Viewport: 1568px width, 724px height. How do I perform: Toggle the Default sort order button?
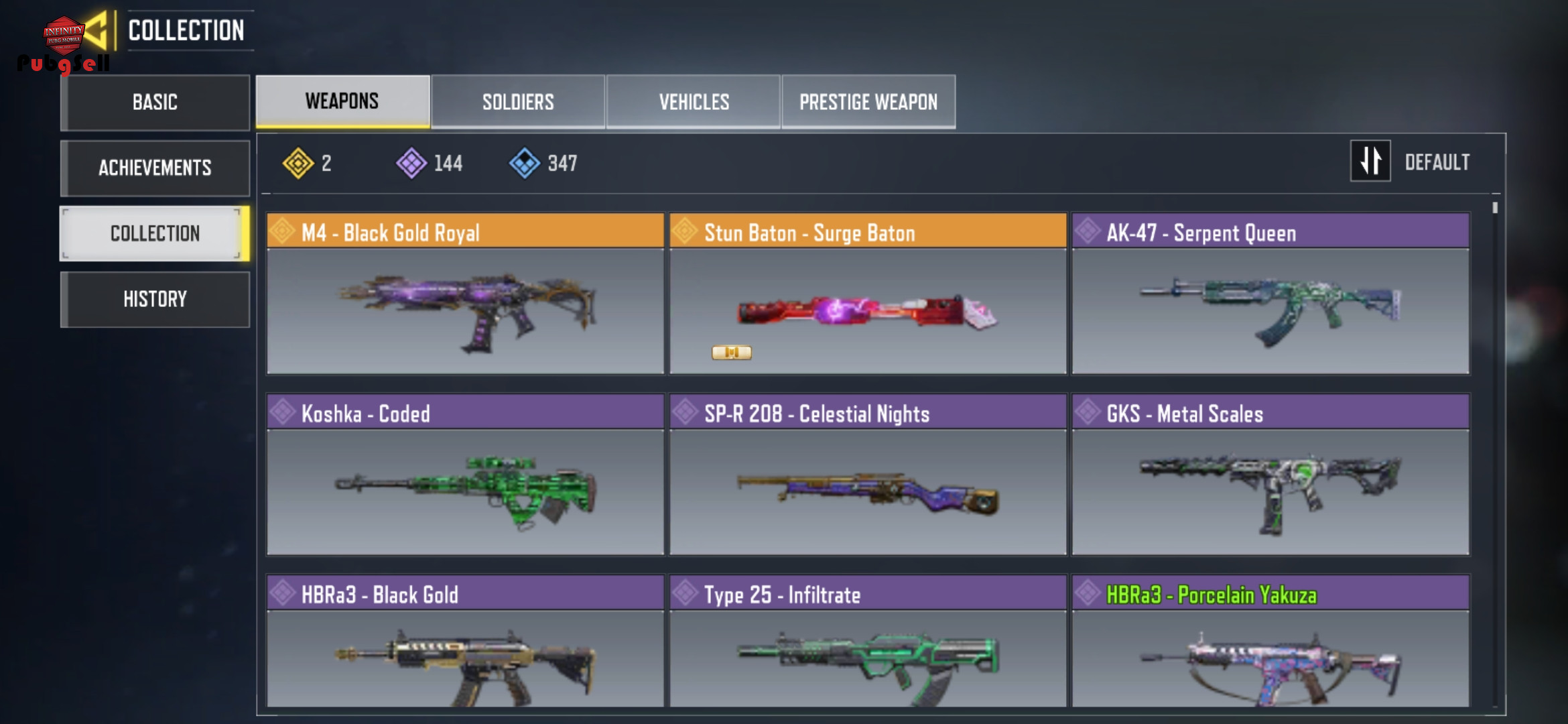click(x=1370, y=162)
